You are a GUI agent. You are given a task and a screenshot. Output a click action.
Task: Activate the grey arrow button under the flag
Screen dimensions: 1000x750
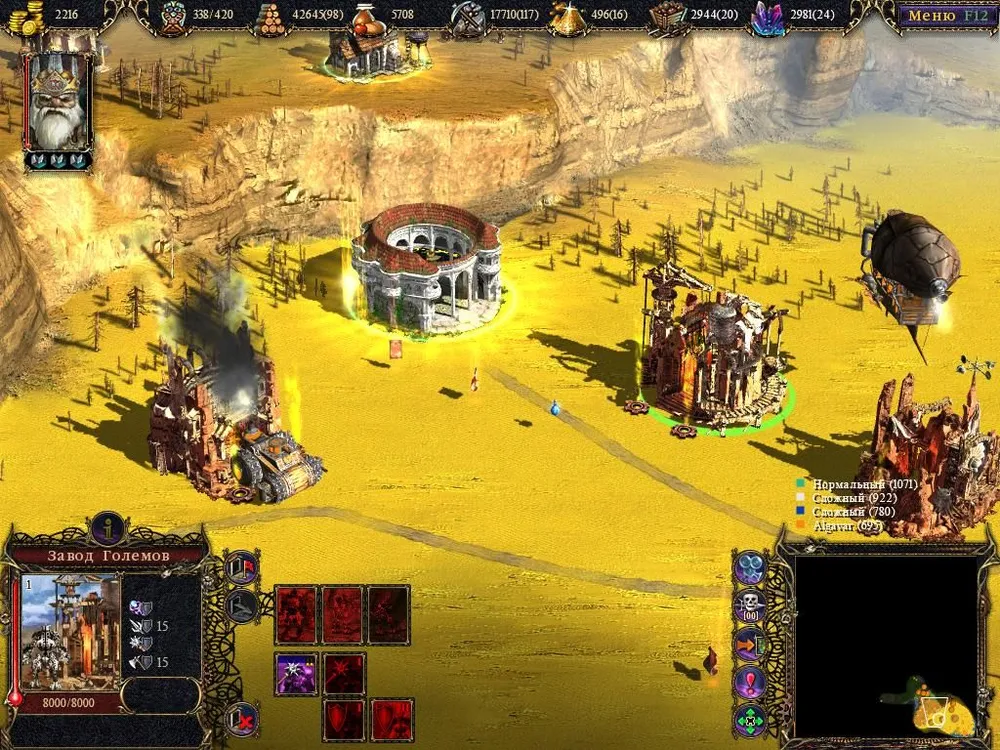point(242,605)
